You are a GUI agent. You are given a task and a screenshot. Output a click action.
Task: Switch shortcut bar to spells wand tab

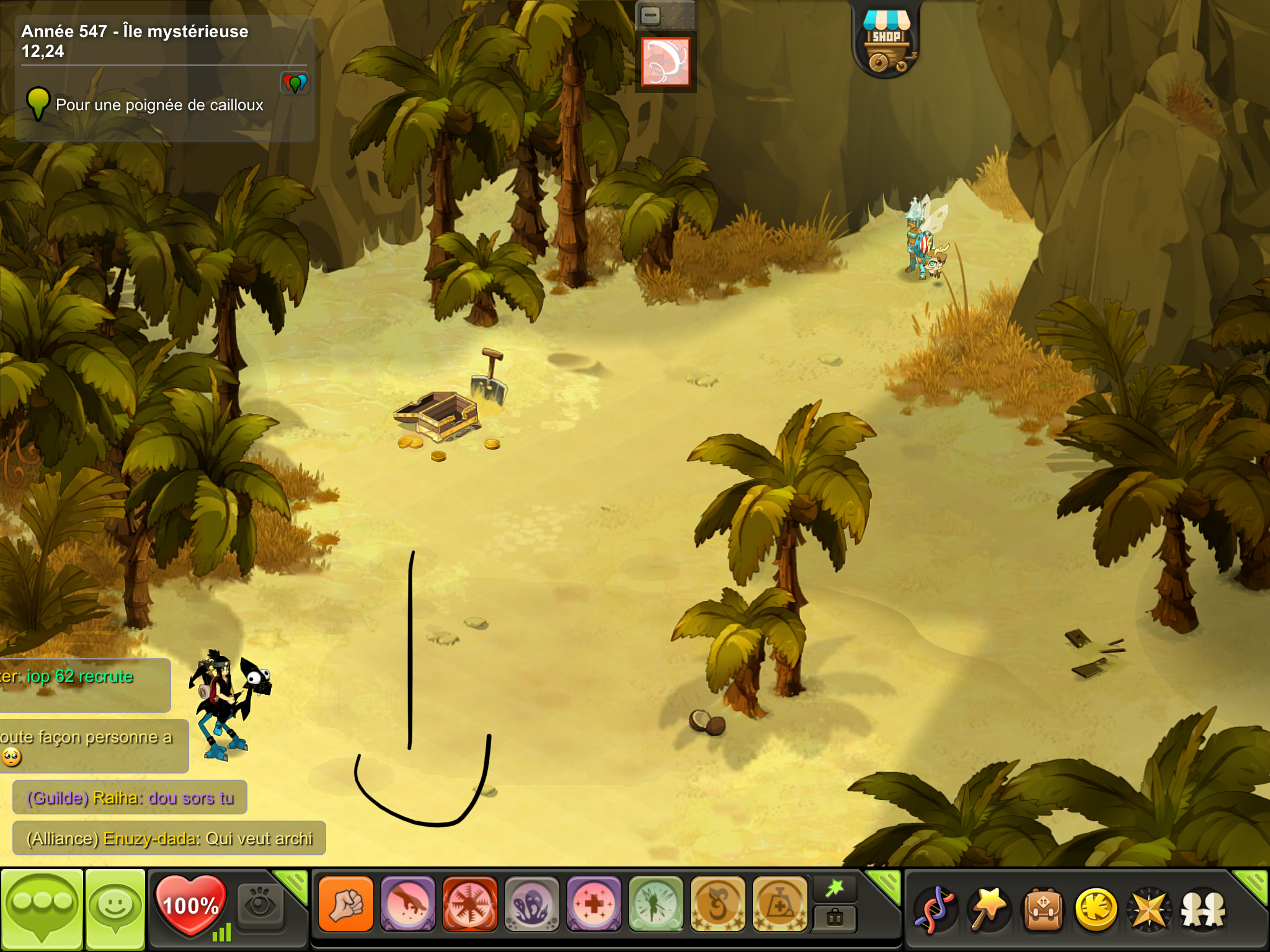pyautogui.click(x=835, y=889)
